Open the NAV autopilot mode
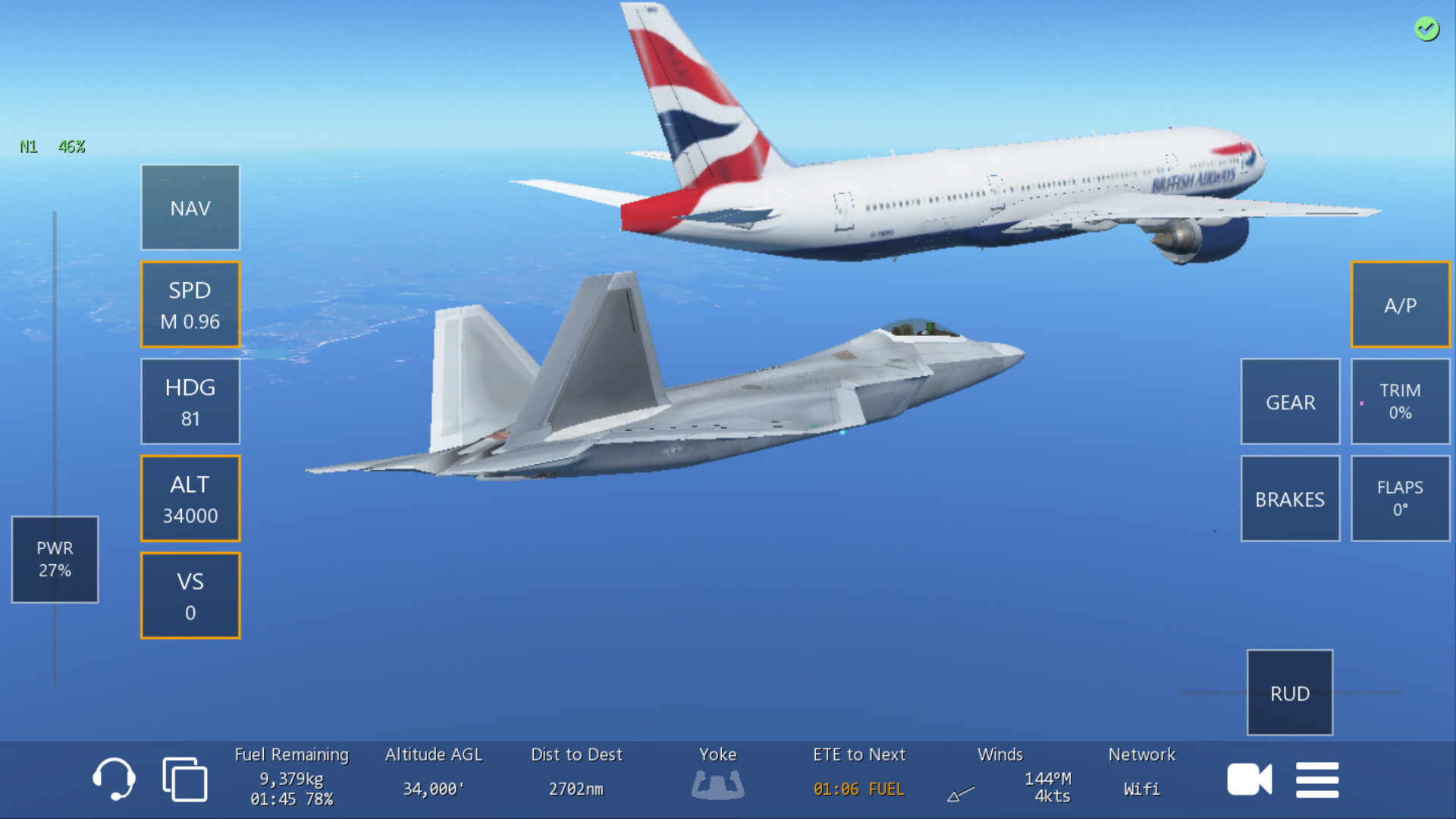 point(190,207)
